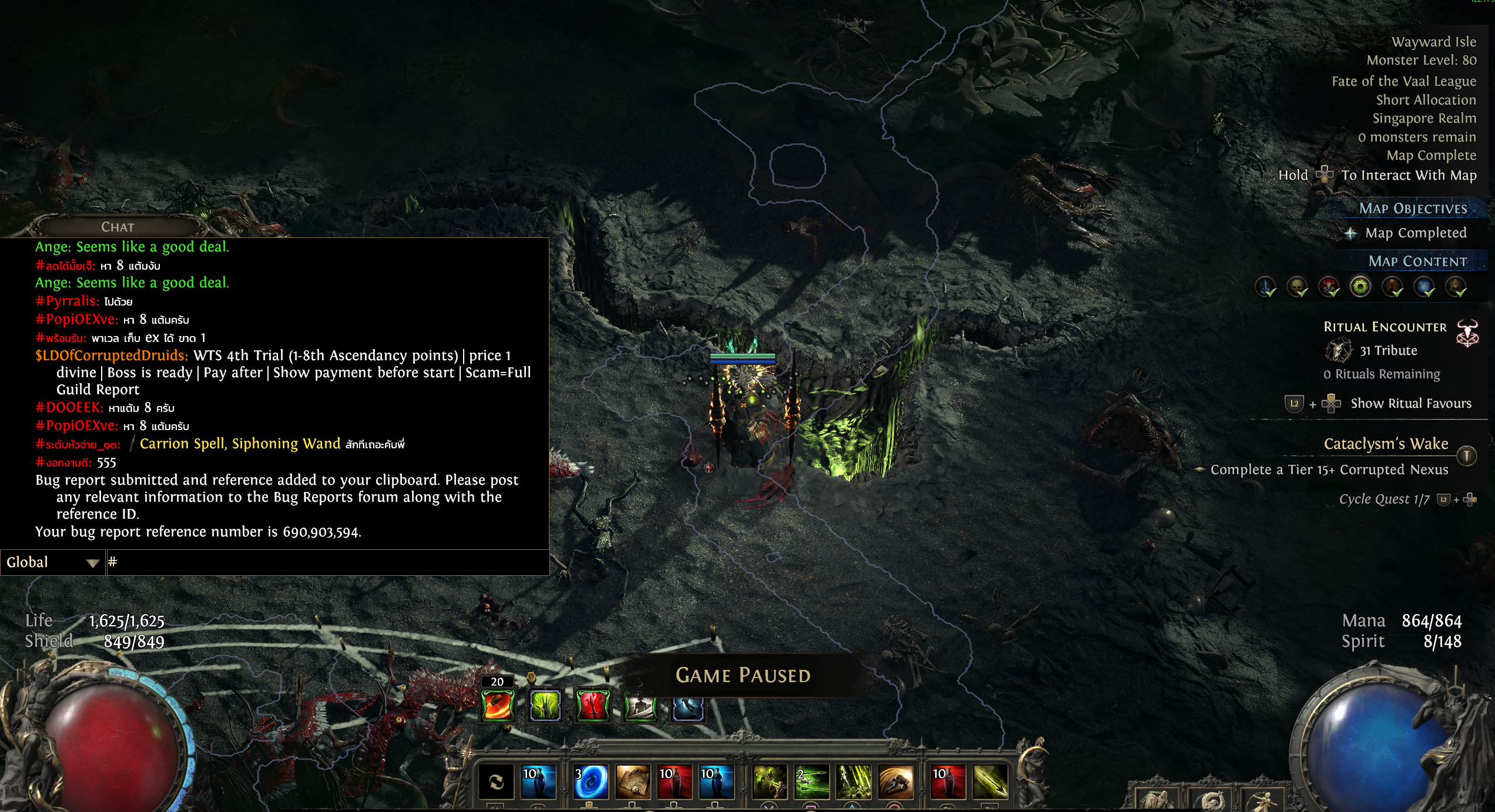Image resolution: width=1495 pixels, height=812 pixels.
Task: Open the Cataclysm's Wake quest tracker entry
Action: (x=1386, y=444)
